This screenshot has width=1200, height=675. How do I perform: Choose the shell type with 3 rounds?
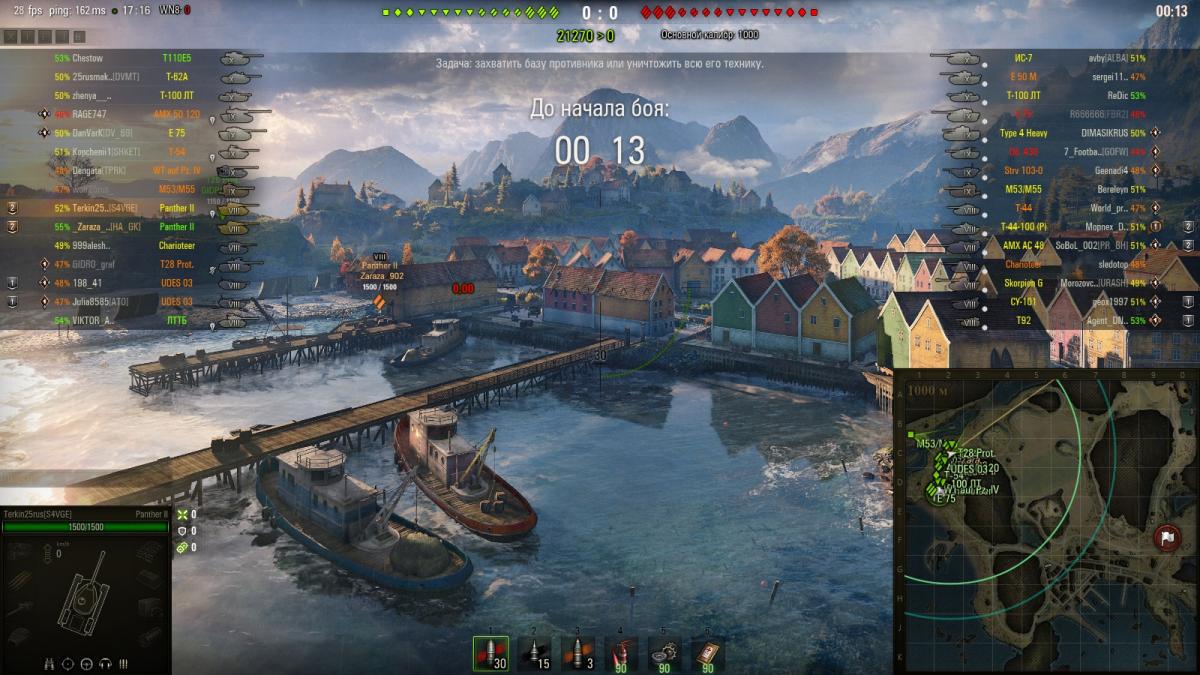pos(578,653)
